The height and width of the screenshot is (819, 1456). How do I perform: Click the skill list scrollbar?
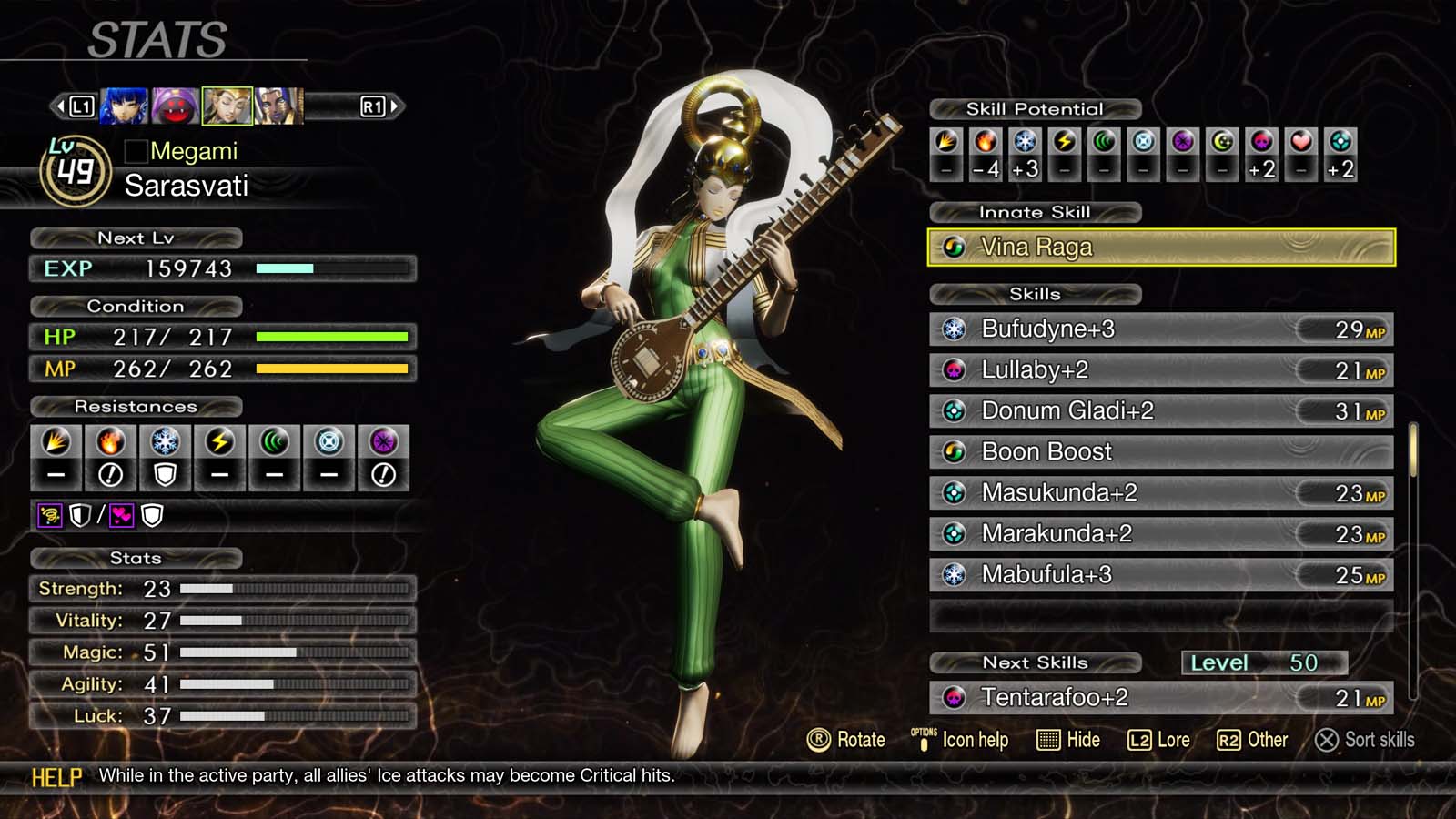tap(1412, 450)
